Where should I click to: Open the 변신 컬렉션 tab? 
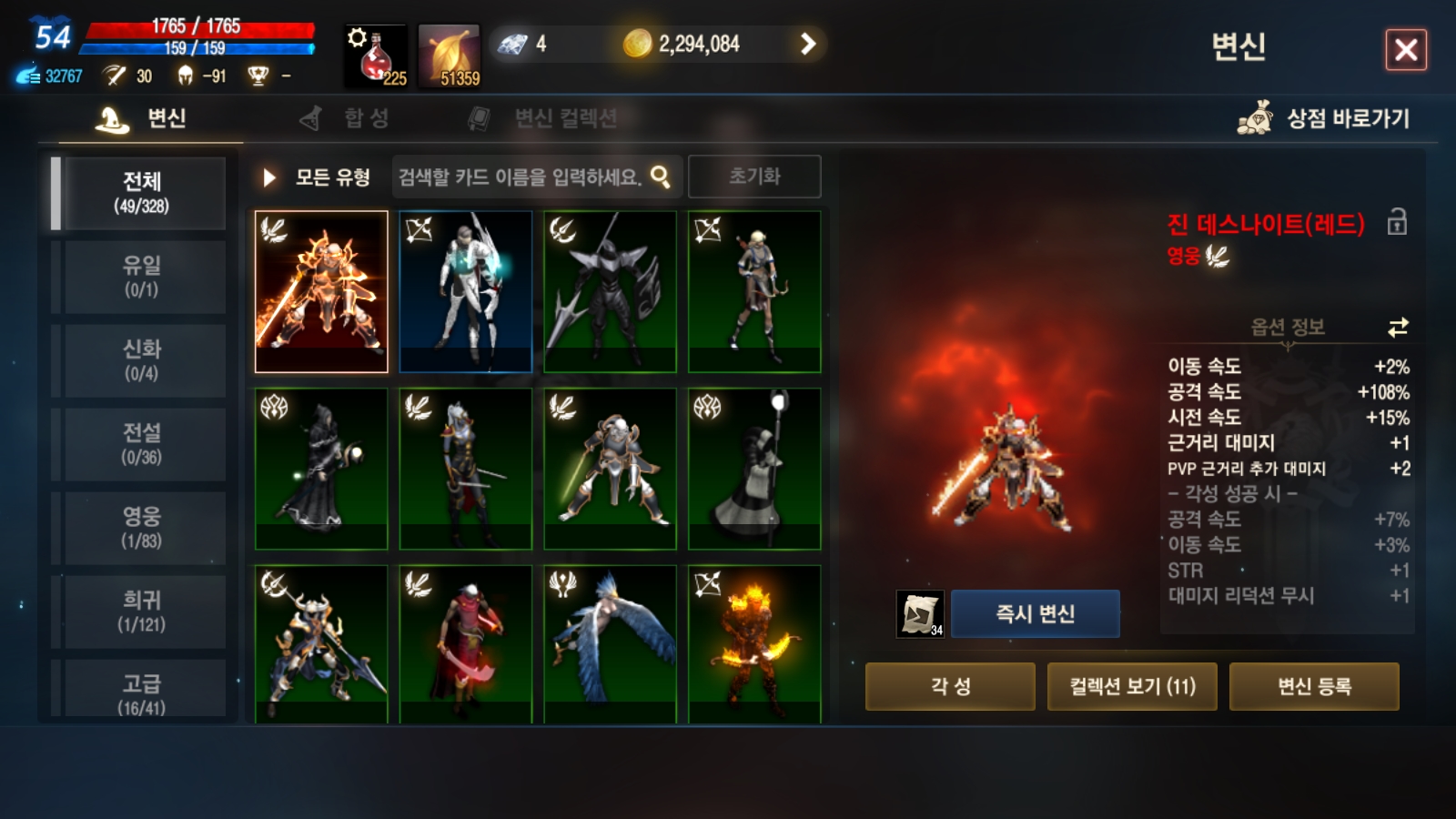pyautogui.click(x=543, y=118)
